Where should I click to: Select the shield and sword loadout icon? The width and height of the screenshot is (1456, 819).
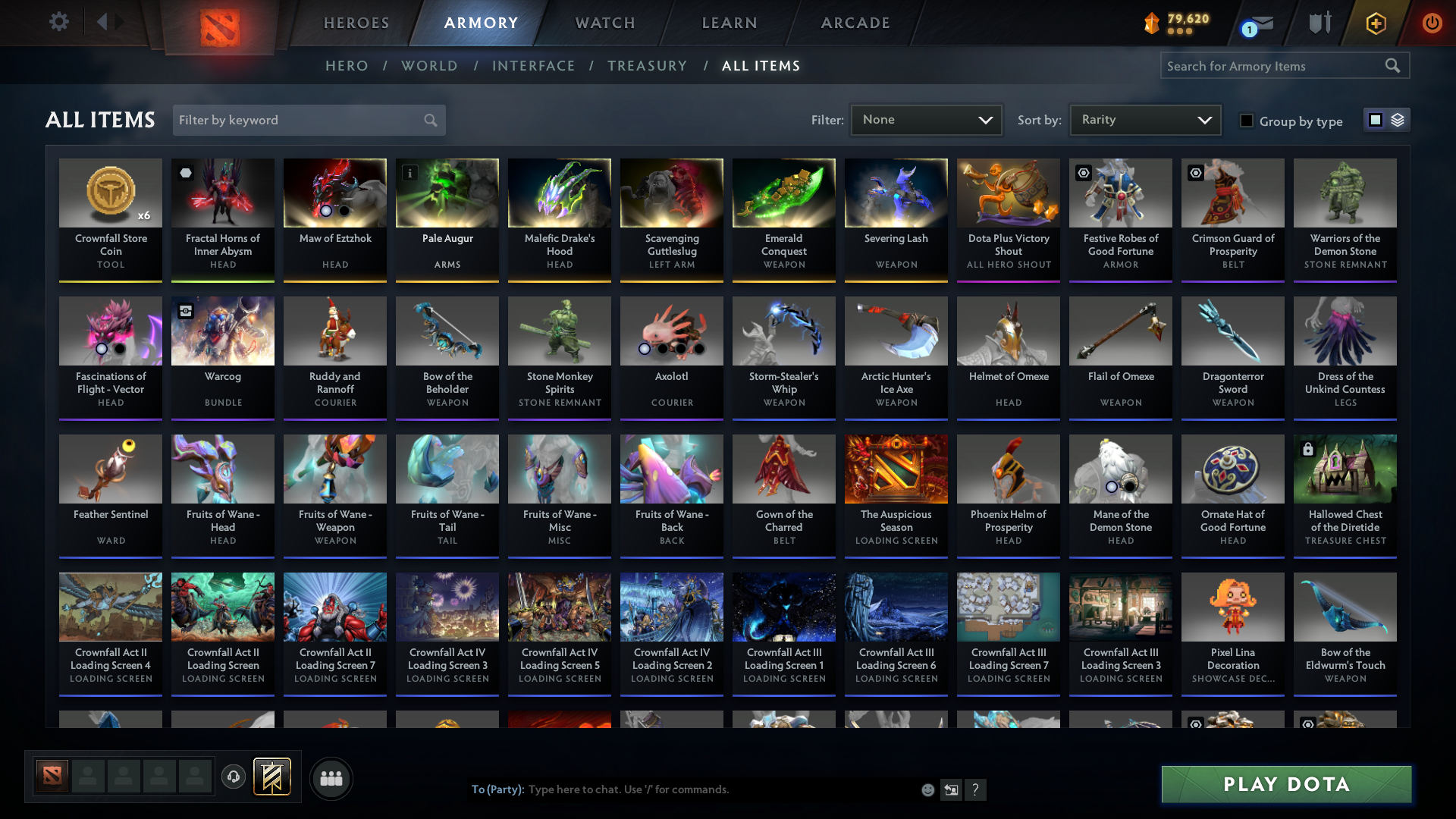[1319, 23]
